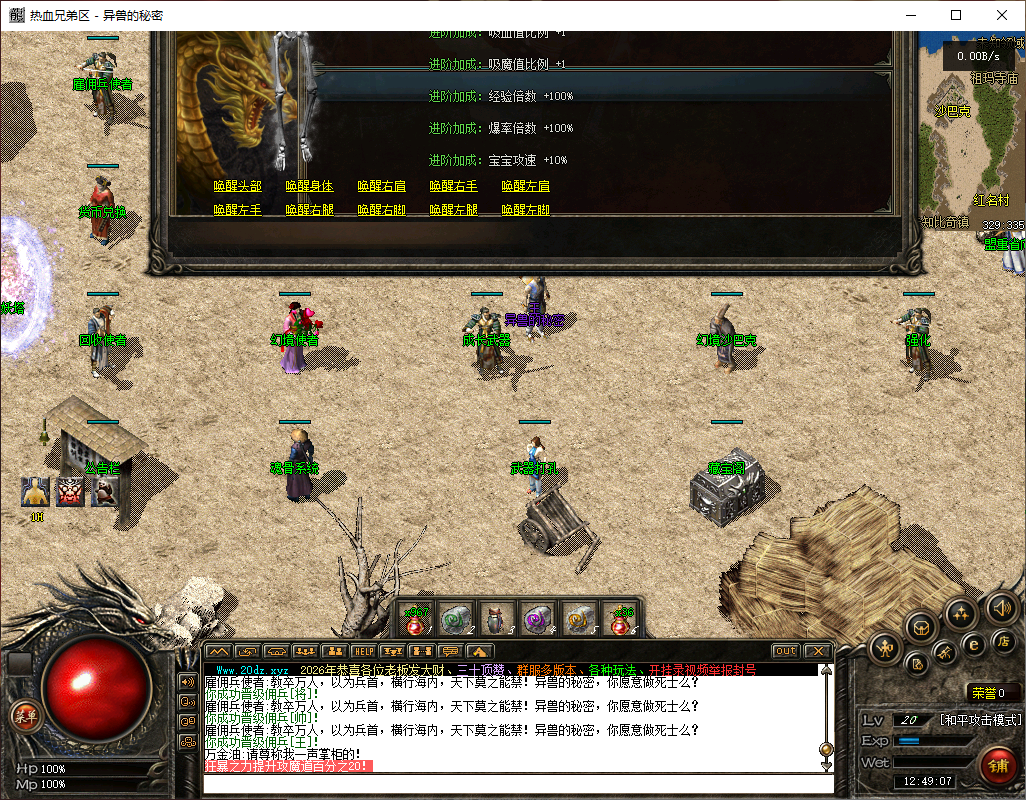Screen dimensions: 1026x800
Task: Close the game with the chat bar X button
Action: [817, 651]
